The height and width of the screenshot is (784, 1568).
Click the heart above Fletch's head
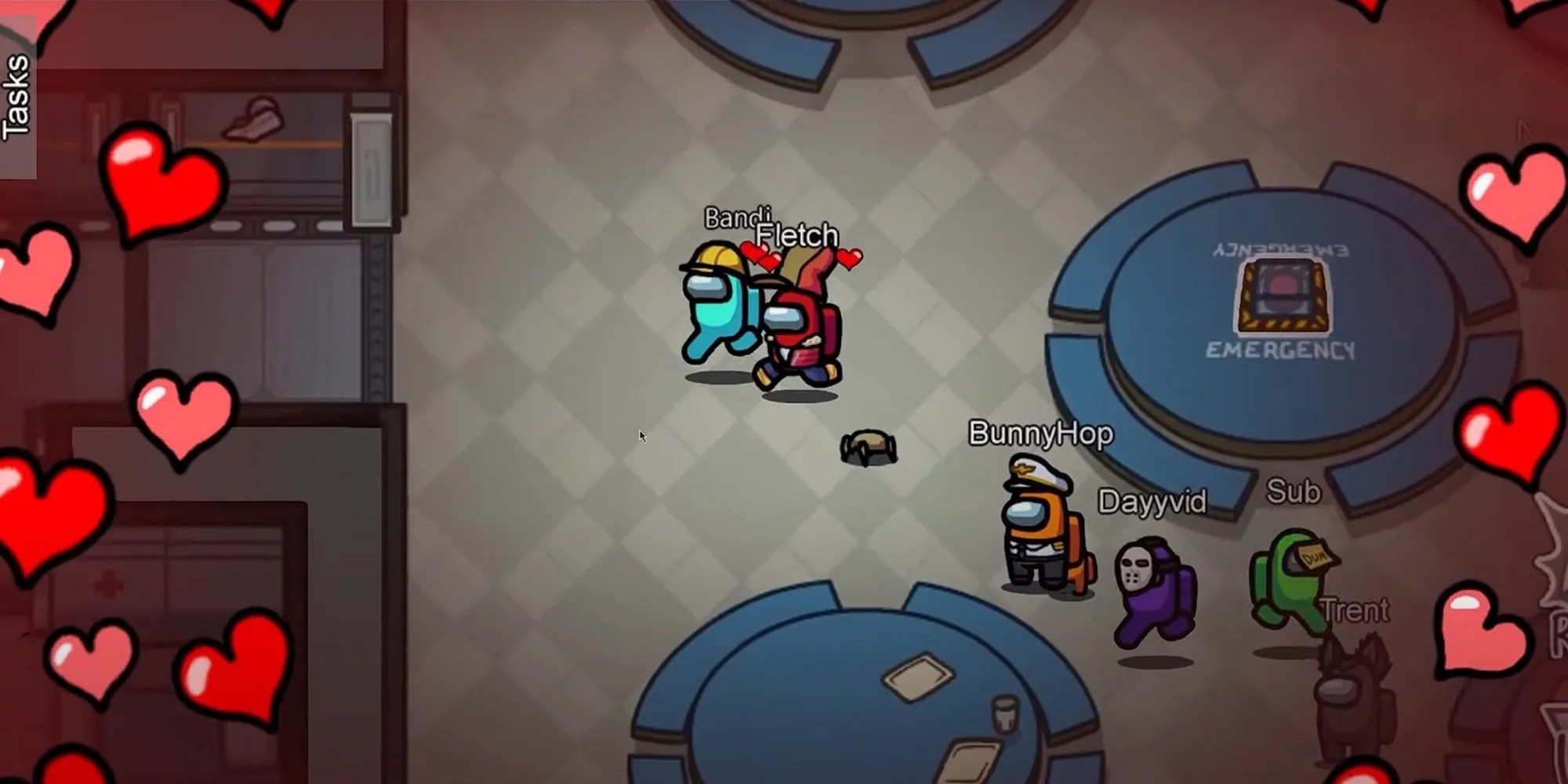click(x=851, y=259)
